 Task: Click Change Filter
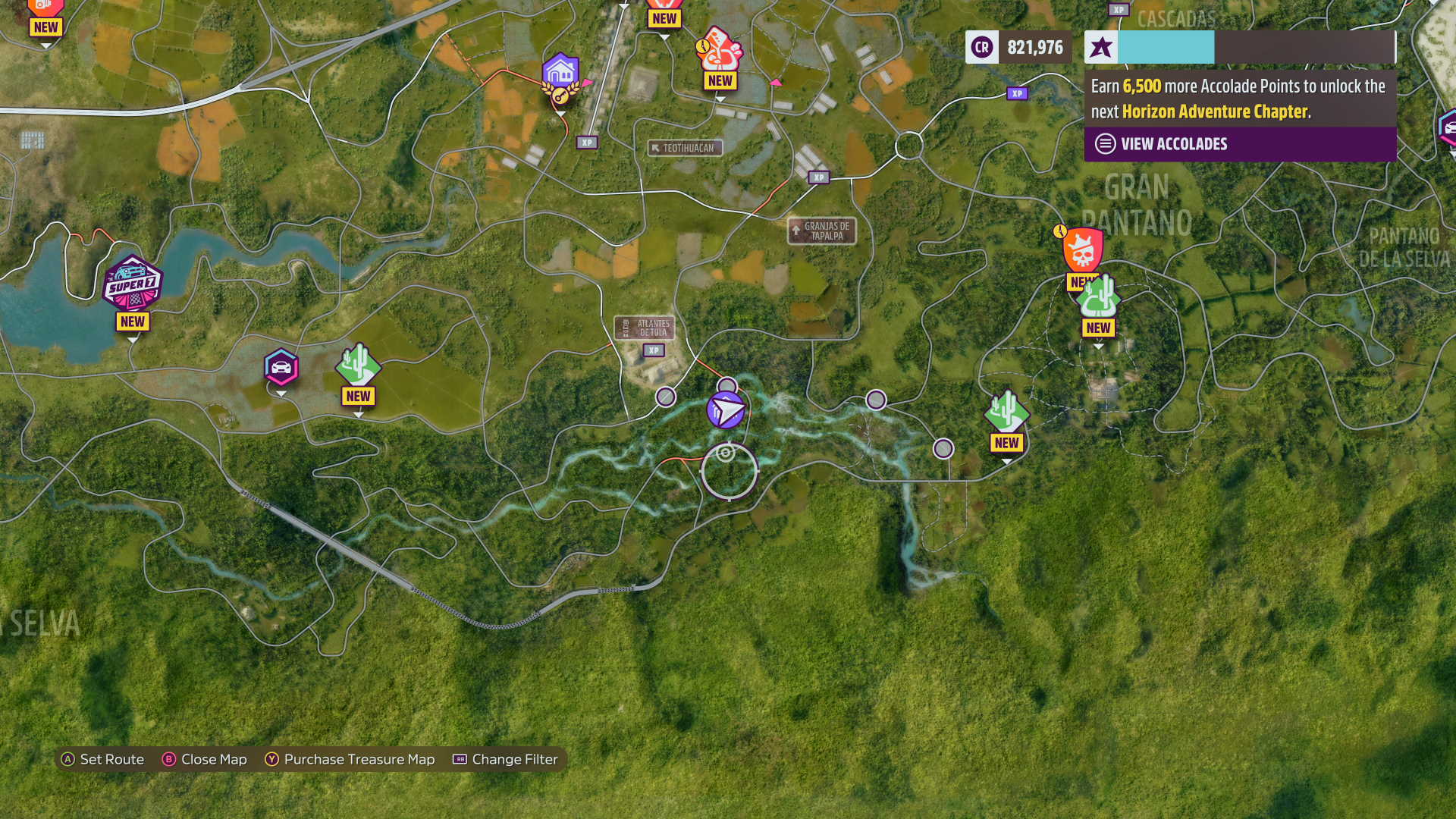point(504,759)
